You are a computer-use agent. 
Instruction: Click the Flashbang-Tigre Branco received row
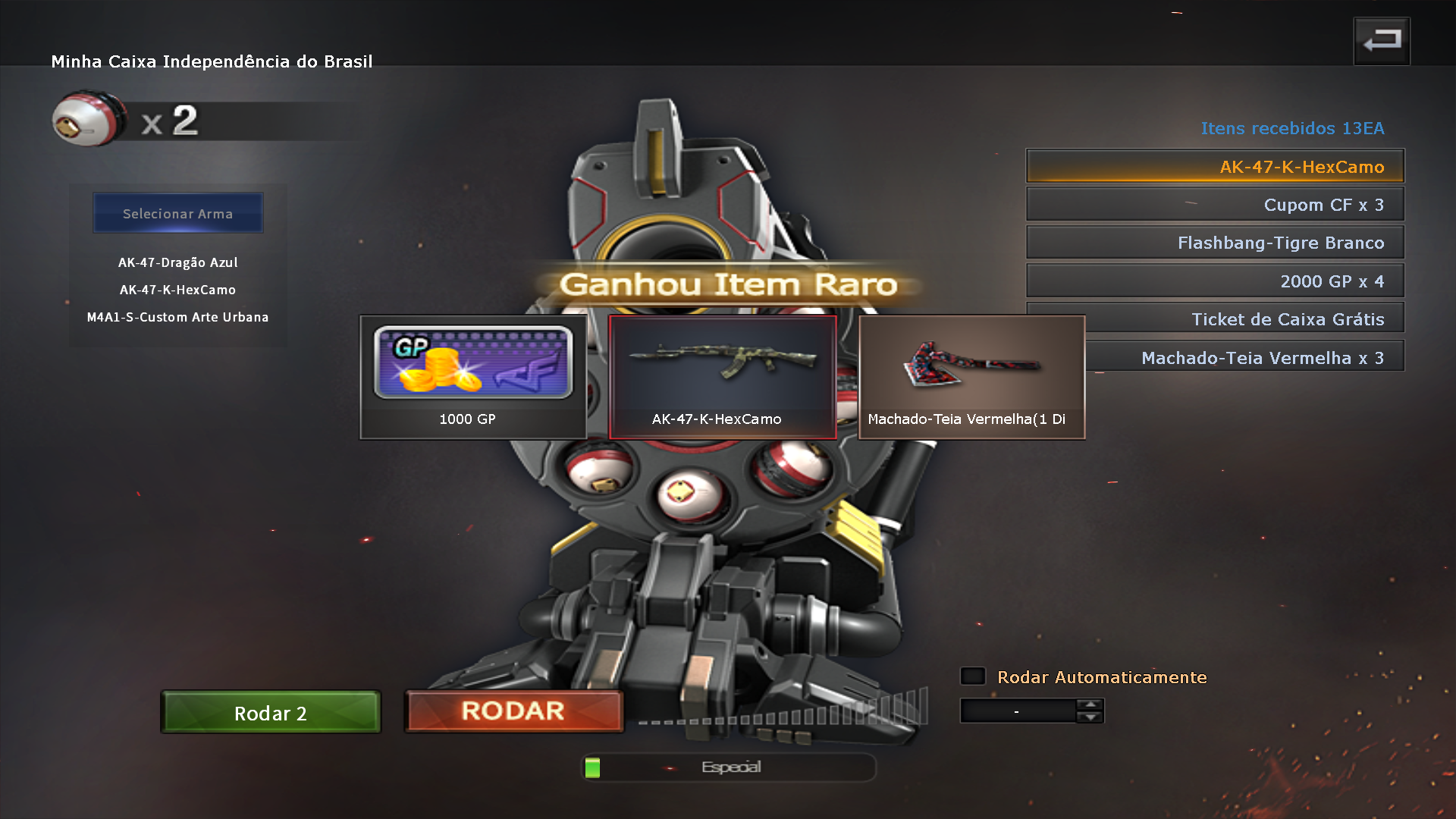pyautogui.click(x=1215, y=243)
